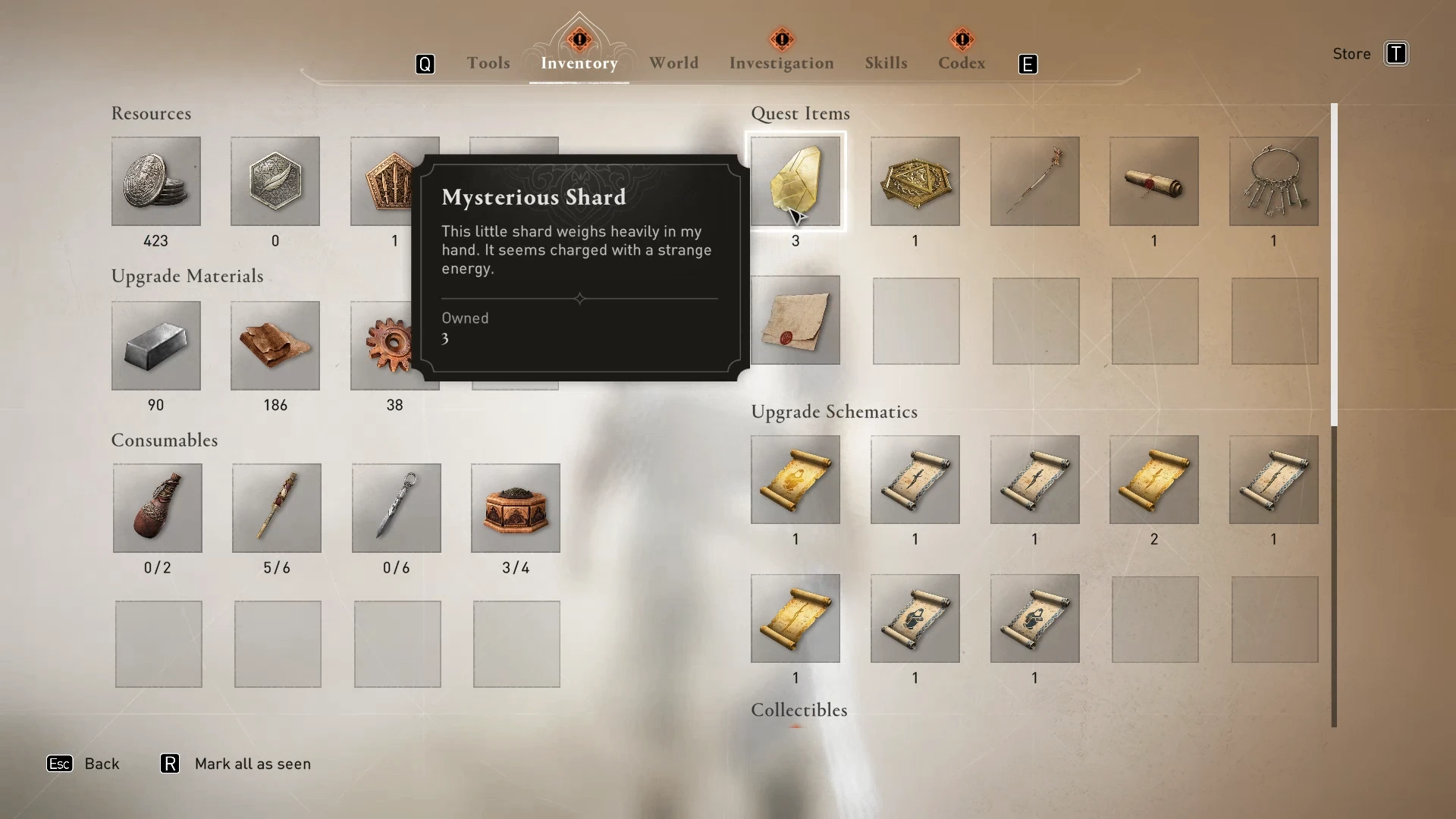Open the World tab
Screen dimensions: 1456x819
(x=673, y=63)
